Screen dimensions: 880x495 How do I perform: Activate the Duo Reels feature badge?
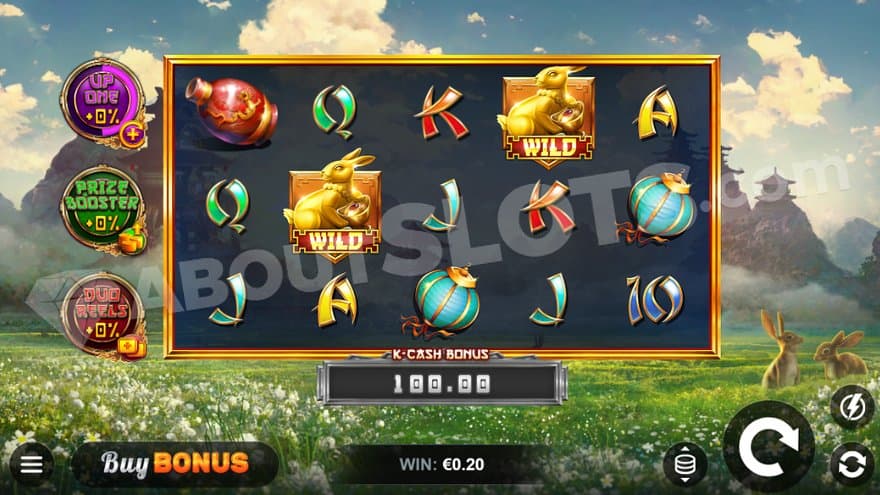(x=103, y=317)
